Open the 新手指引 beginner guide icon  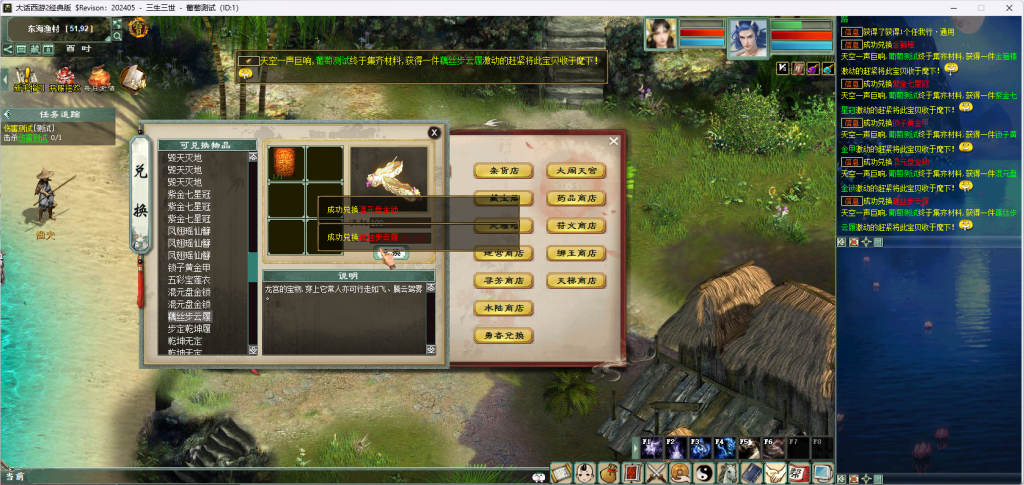tap(26, 78)
